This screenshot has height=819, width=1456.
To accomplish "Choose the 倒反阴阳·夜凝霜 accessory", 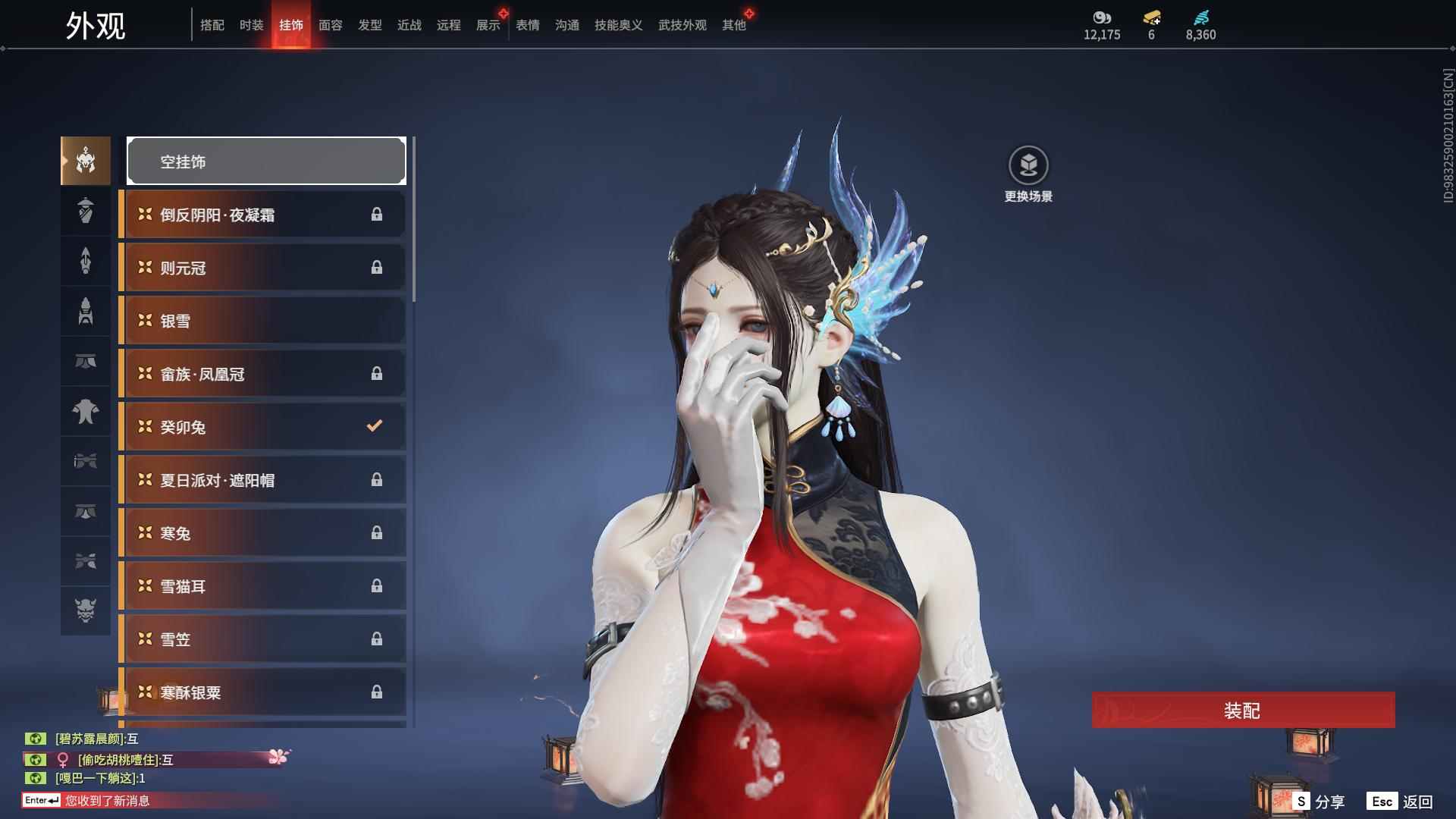I will click(263, 215).
